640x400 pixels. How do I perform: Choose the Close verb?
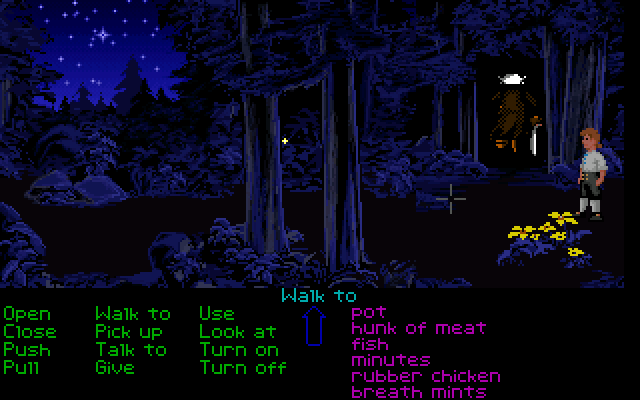pos(30,331)
